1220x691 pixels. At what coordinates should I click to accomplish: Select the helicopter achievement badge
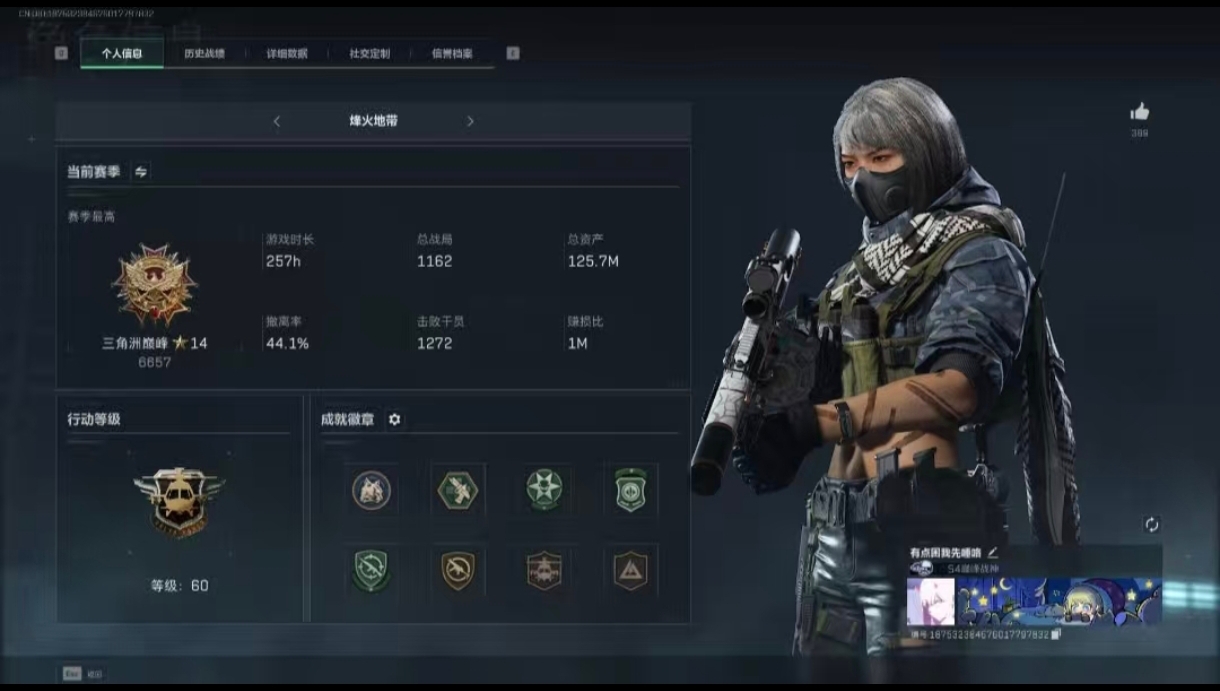click(x=544, y=570)
